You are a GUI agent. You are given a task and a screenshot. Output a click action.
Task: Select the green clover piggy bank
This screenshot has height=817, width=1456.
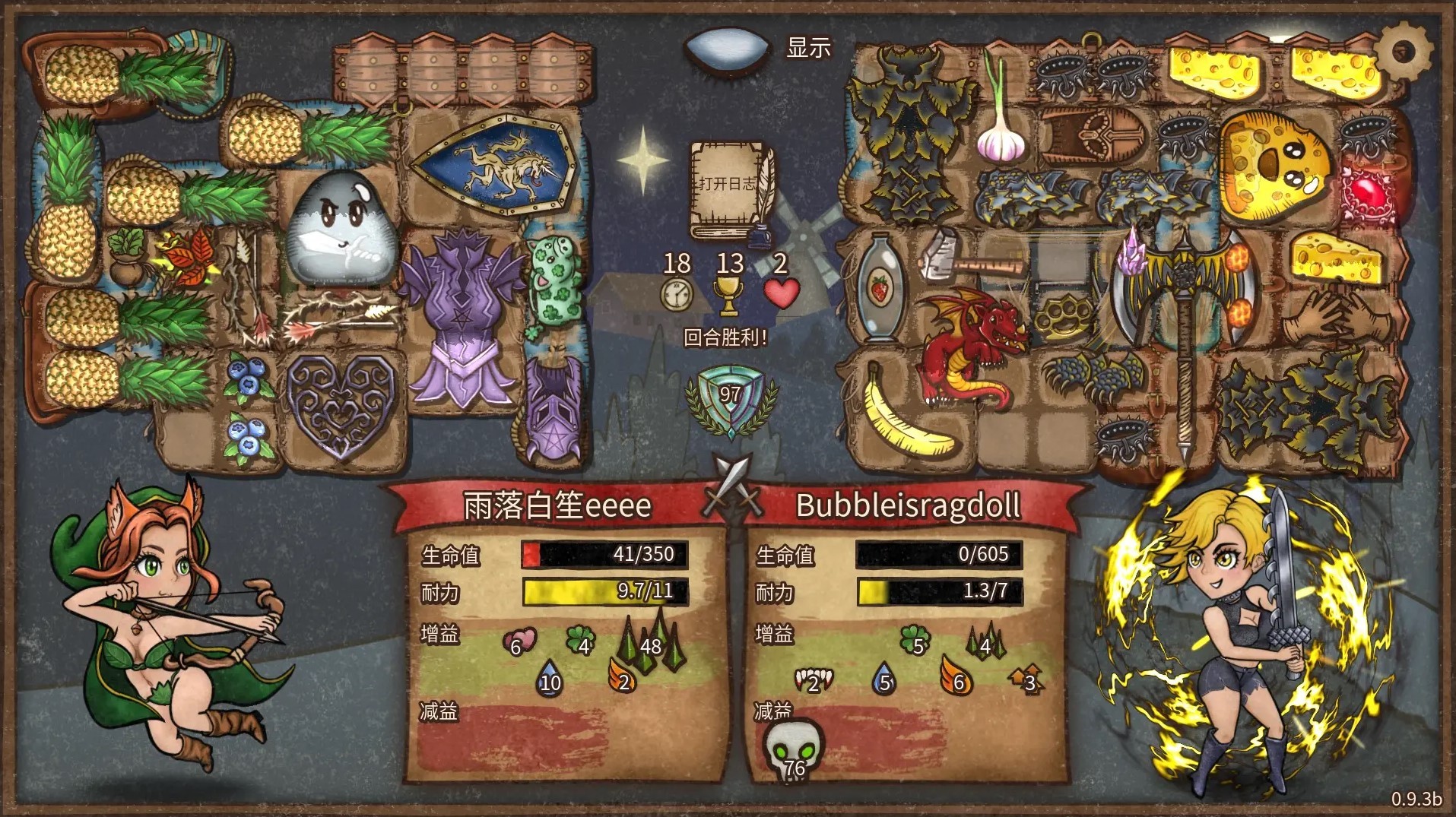coord(554,287)
